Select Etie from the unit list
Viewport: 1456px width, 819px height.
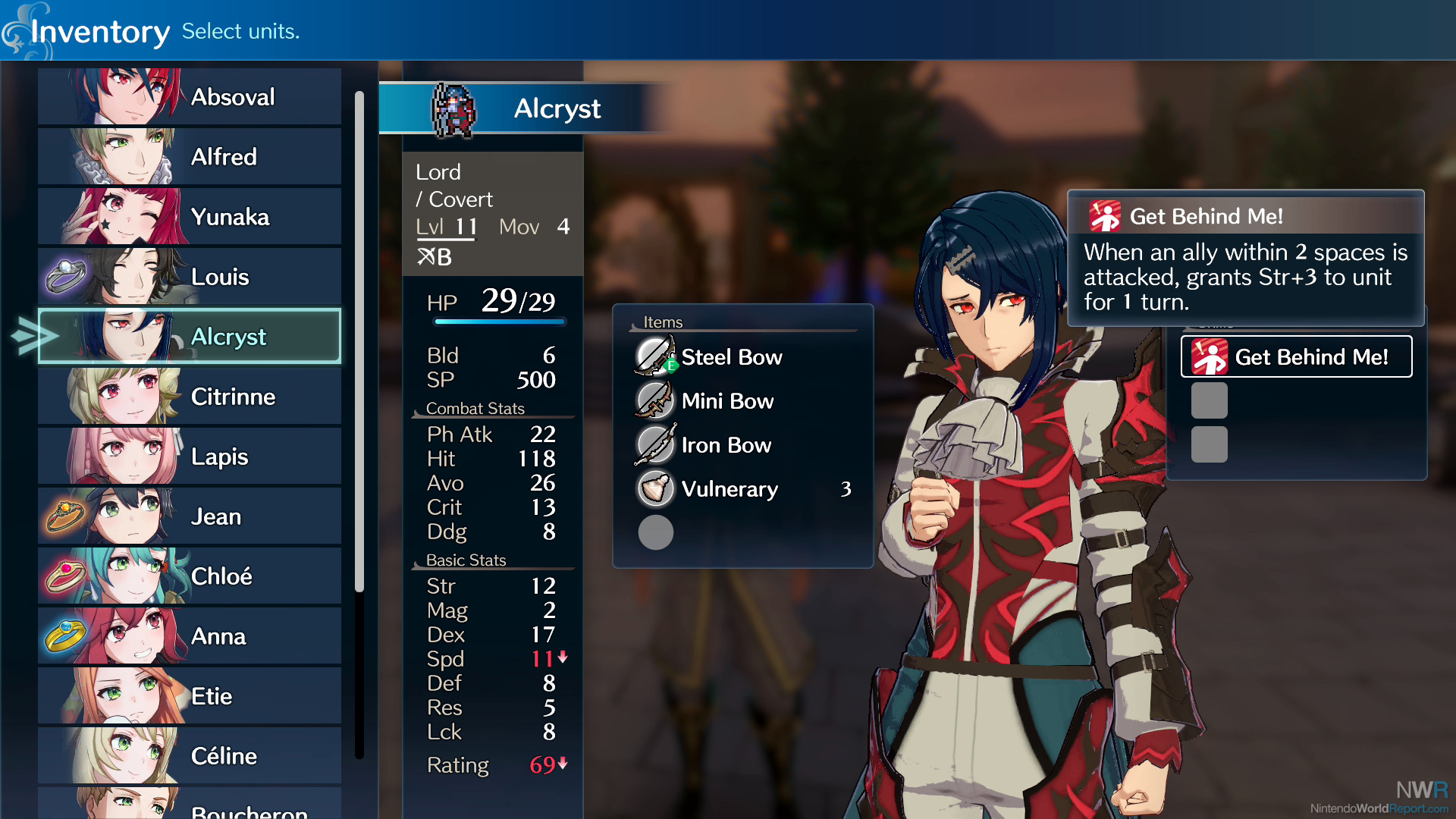(x=190, y=696)
